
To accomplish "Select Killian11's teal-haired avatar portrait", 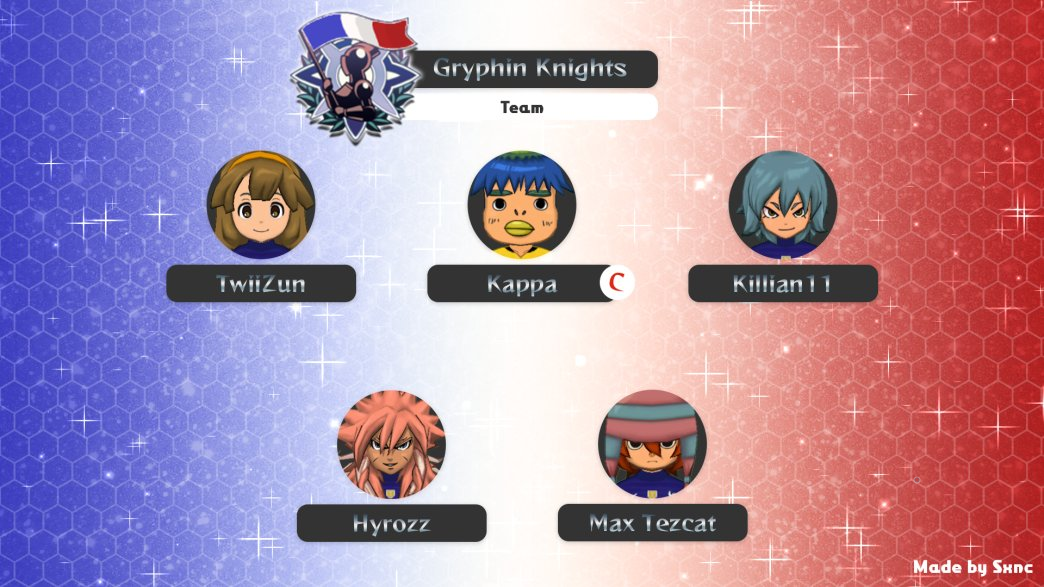I will pyautogui.click(x=783, y=205).
